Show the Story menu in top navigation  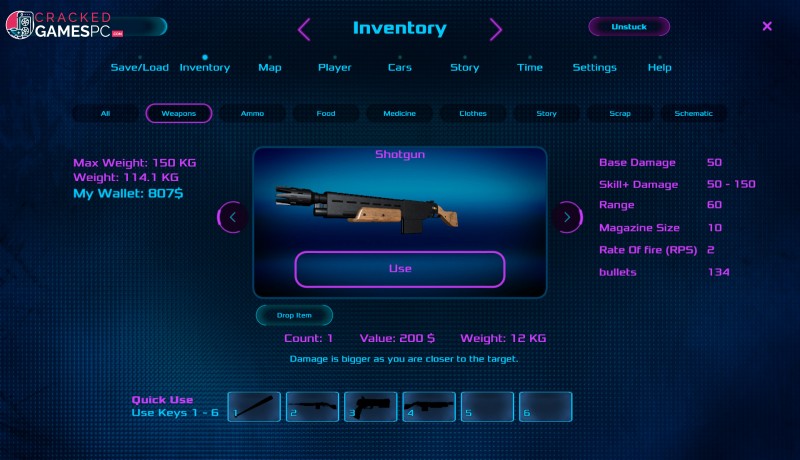[464, 67]
